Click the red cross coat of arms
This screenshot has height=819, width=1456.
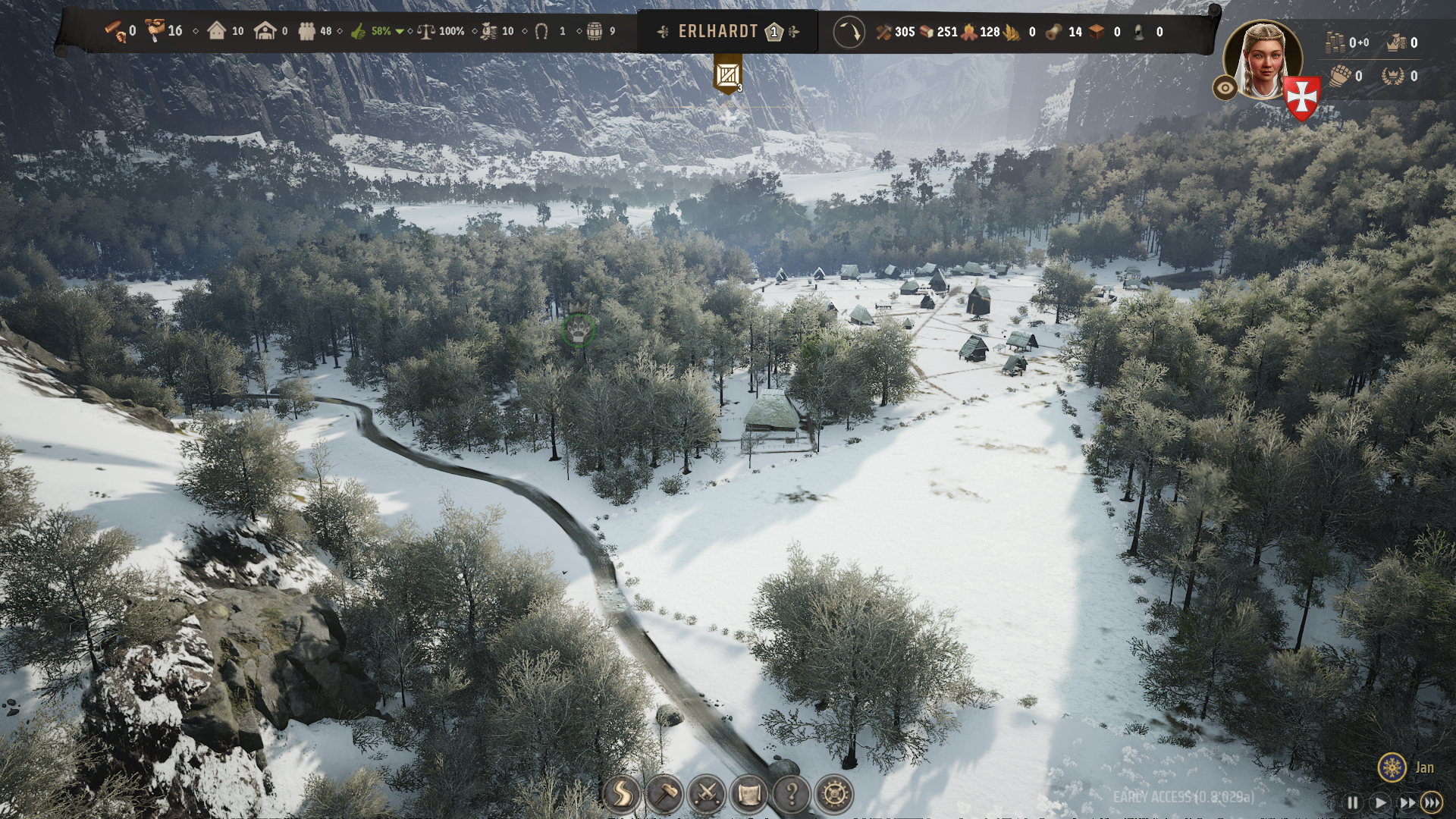[1302, 98]
